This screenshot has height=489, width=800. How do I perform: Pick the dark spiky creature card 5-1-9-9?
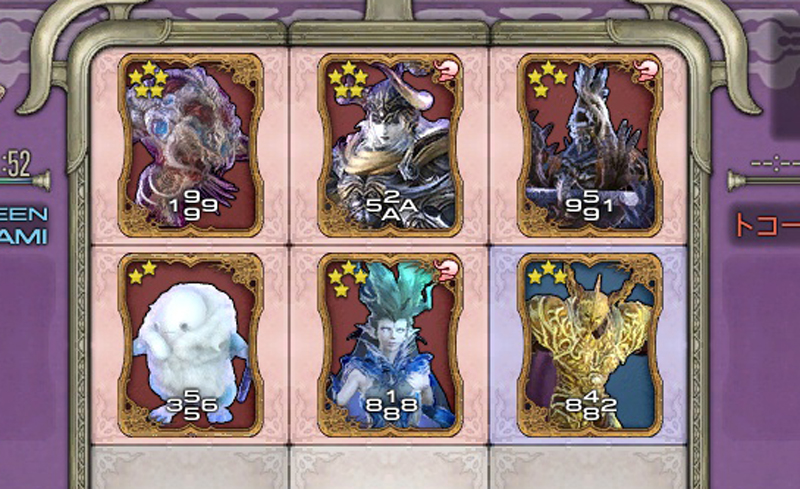pyautogui.click(x=589, y=142)
